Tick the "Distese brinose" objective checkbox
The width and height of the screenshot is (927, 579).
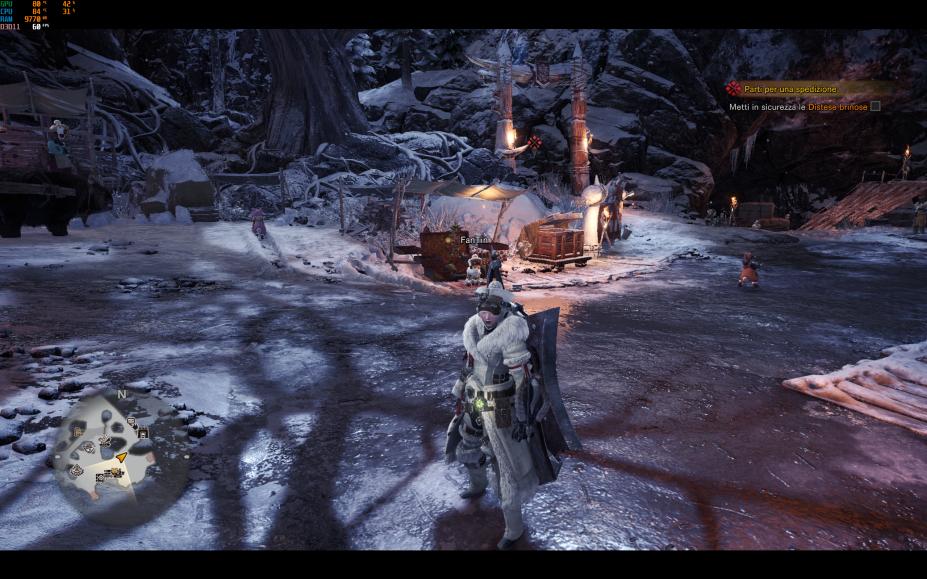(x=875, y=106)
